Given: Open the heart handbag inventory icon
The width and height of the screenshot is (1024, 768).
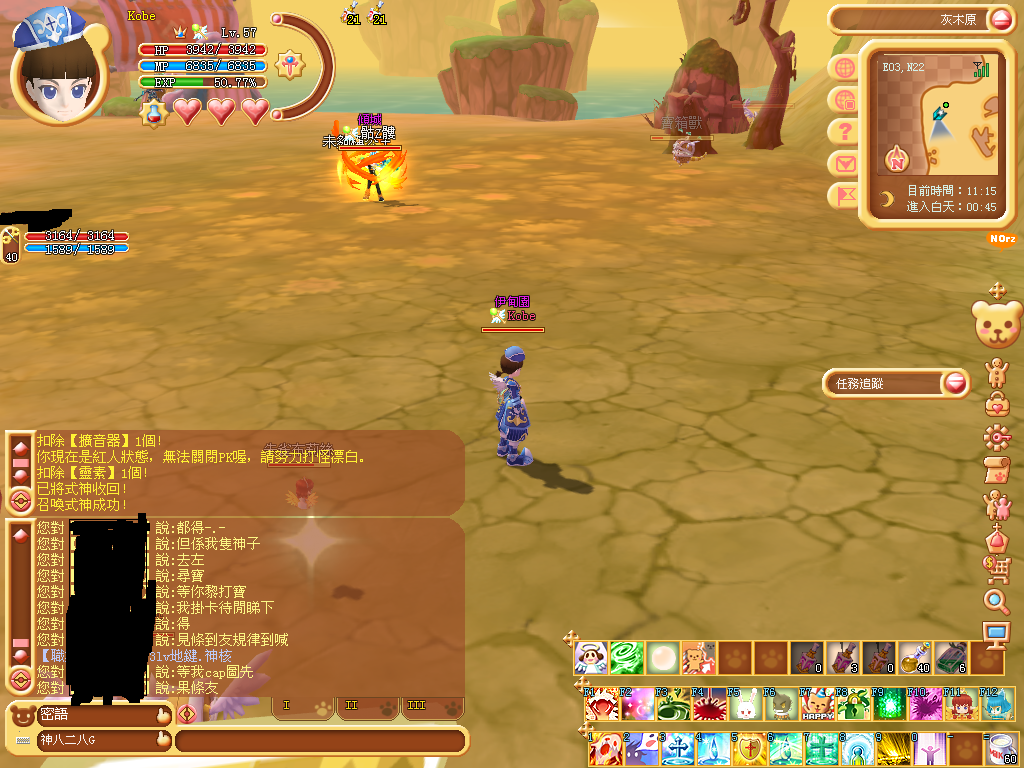Looking at the screenshot, I should pos(997,404).
